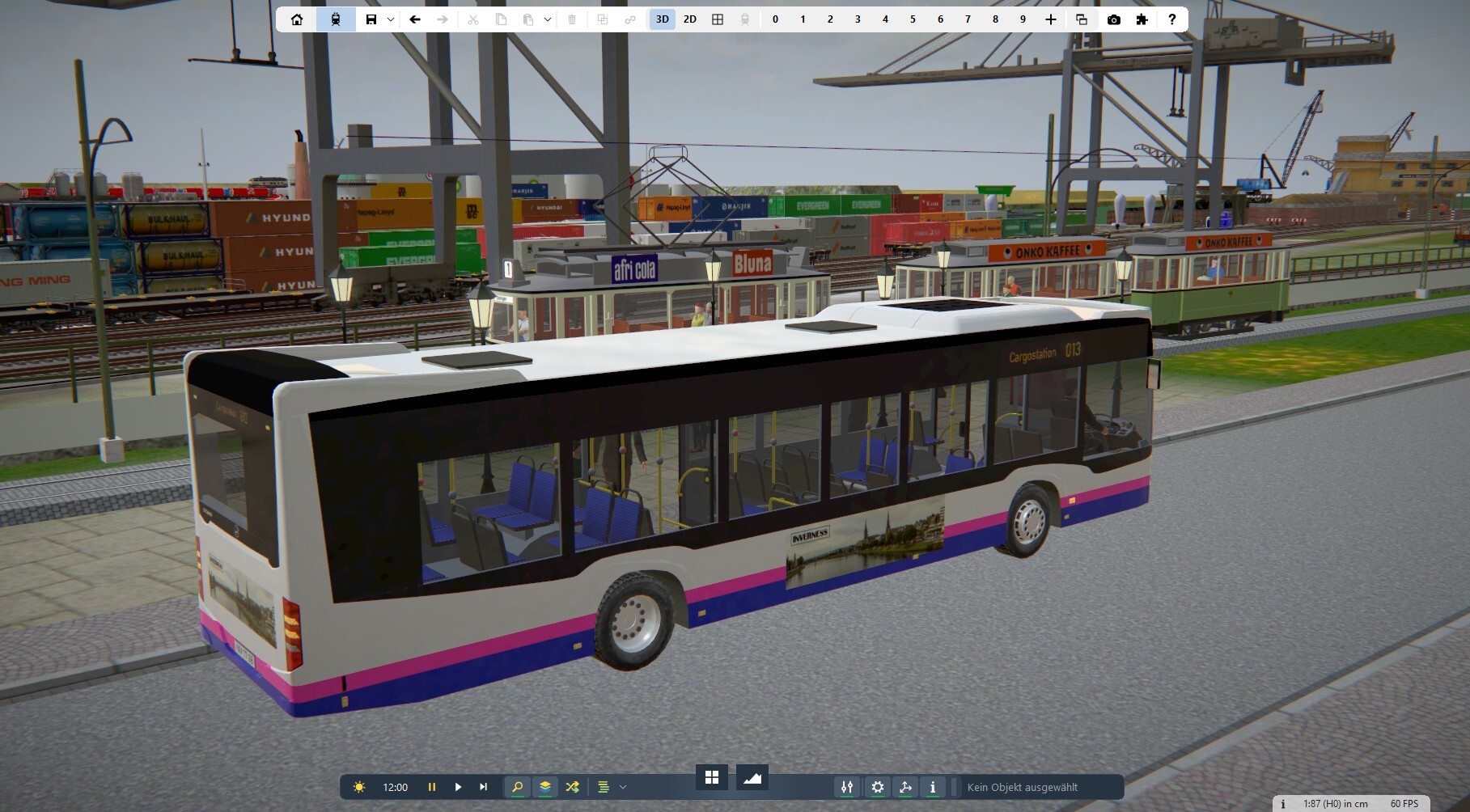Viewport: 1470px width, 812px height.
Task: Open the terrain editing mountain button
Action: tap(752, 777)
